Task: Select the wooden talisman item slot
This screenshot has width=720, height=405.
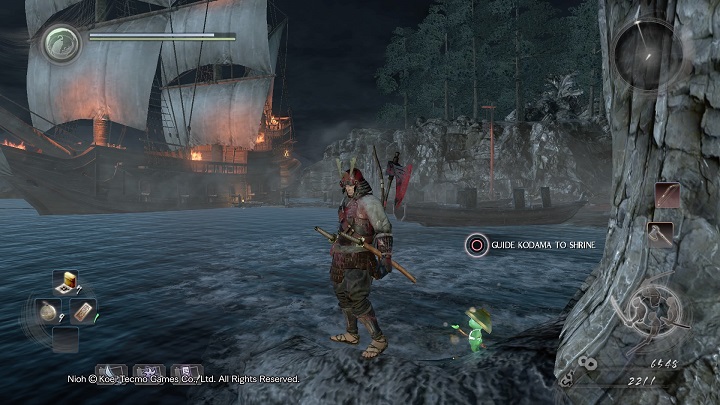Action: (83, 310)
